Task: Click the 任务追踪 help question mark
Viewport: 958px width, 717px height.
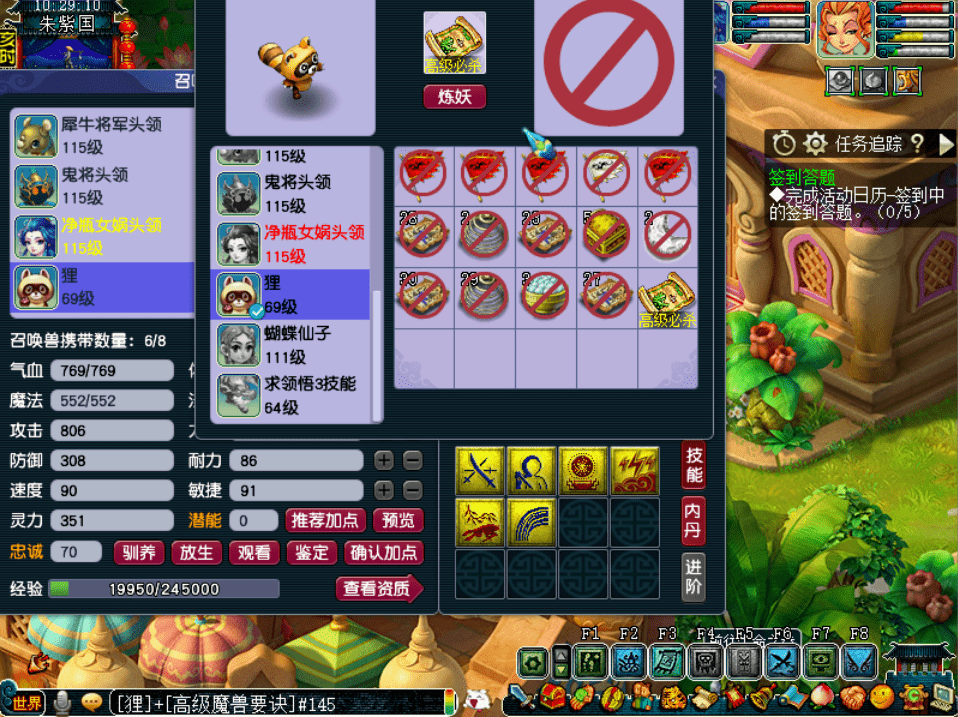Action: click(917, 144)
